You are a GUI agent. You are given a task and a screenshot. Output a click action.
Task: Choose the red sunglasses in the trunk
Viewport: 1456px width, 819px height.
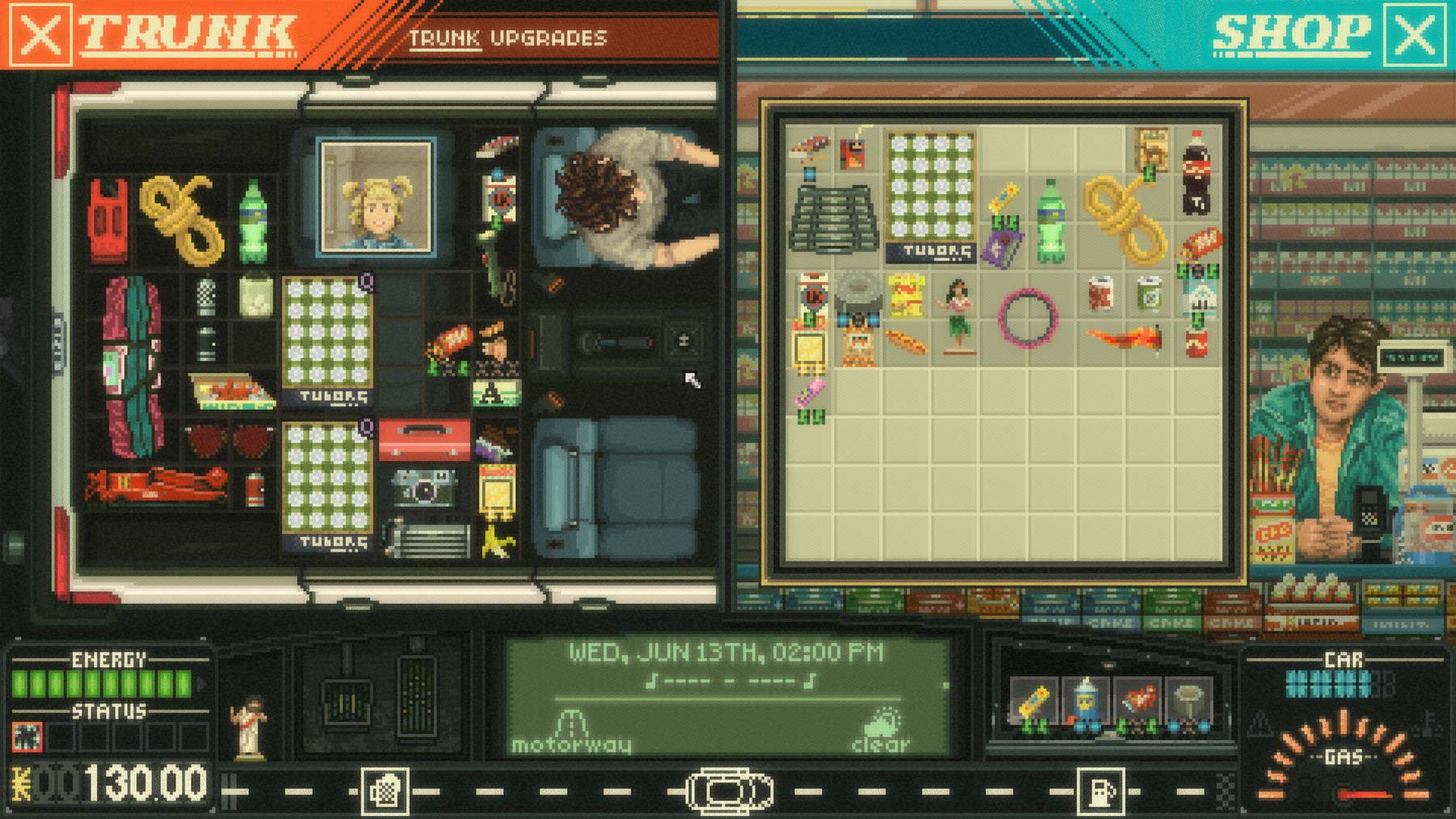coord(229,441)
